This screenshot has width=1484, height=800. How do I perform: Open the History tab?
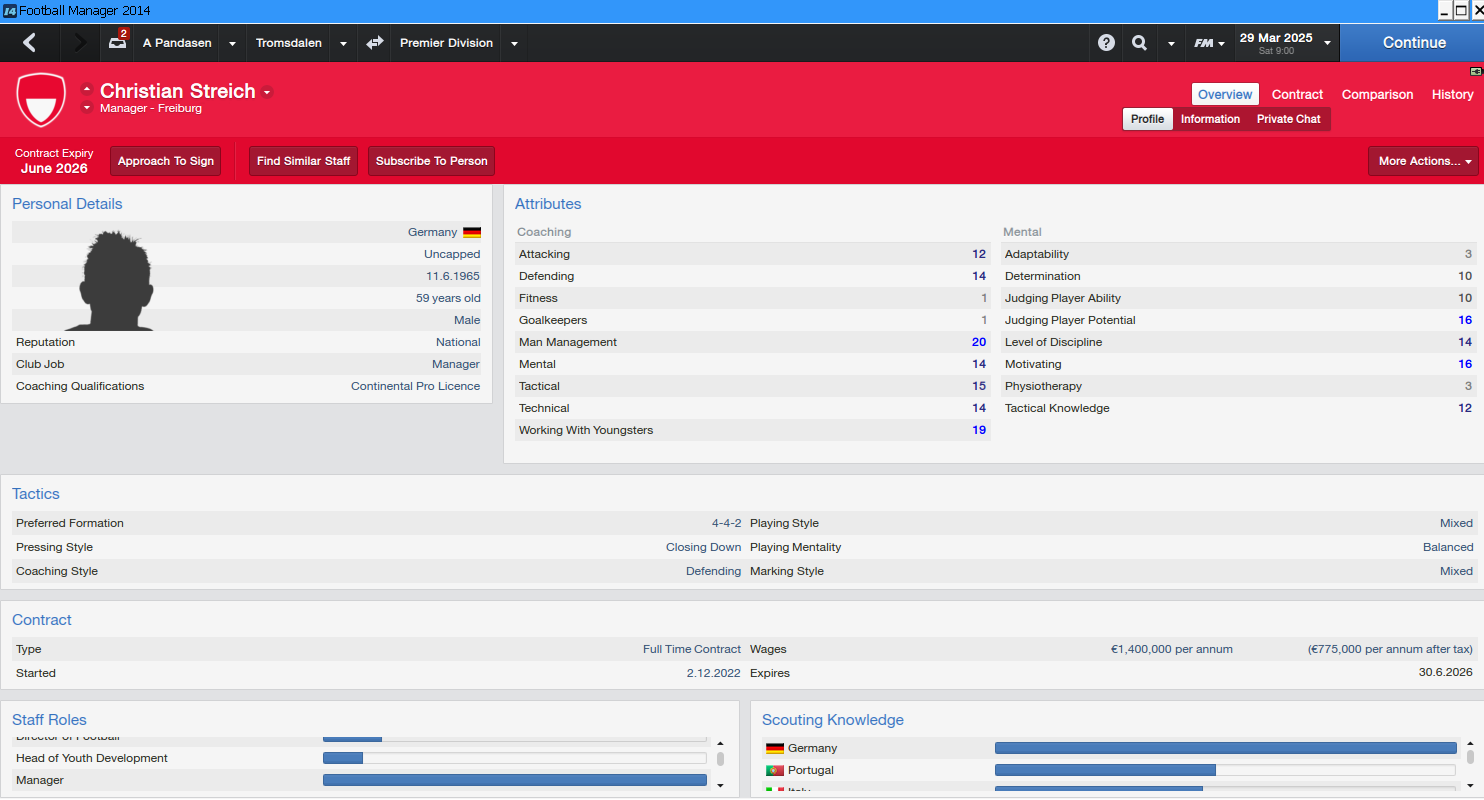coord(1452,94)
